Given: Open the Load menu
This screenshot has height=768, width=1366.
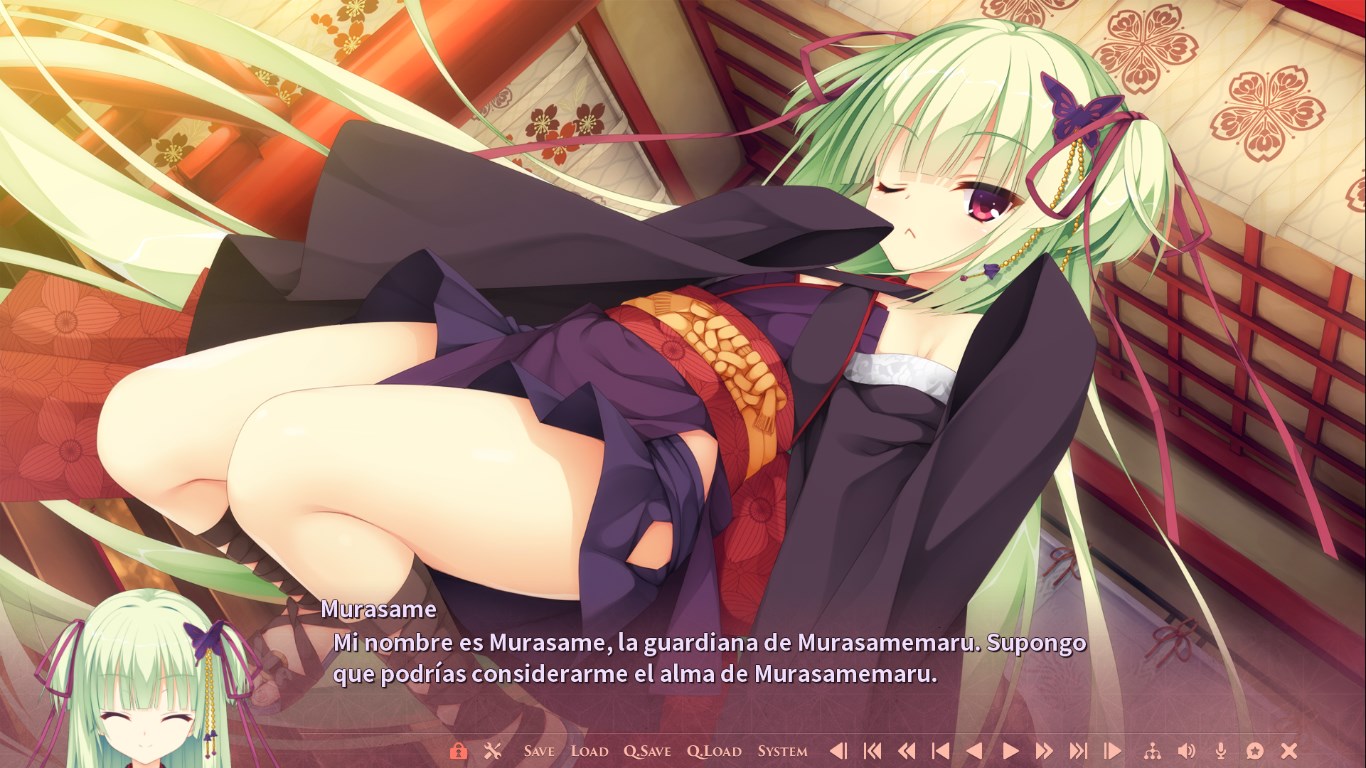Looking at the screenshot, I should (589, 751).
